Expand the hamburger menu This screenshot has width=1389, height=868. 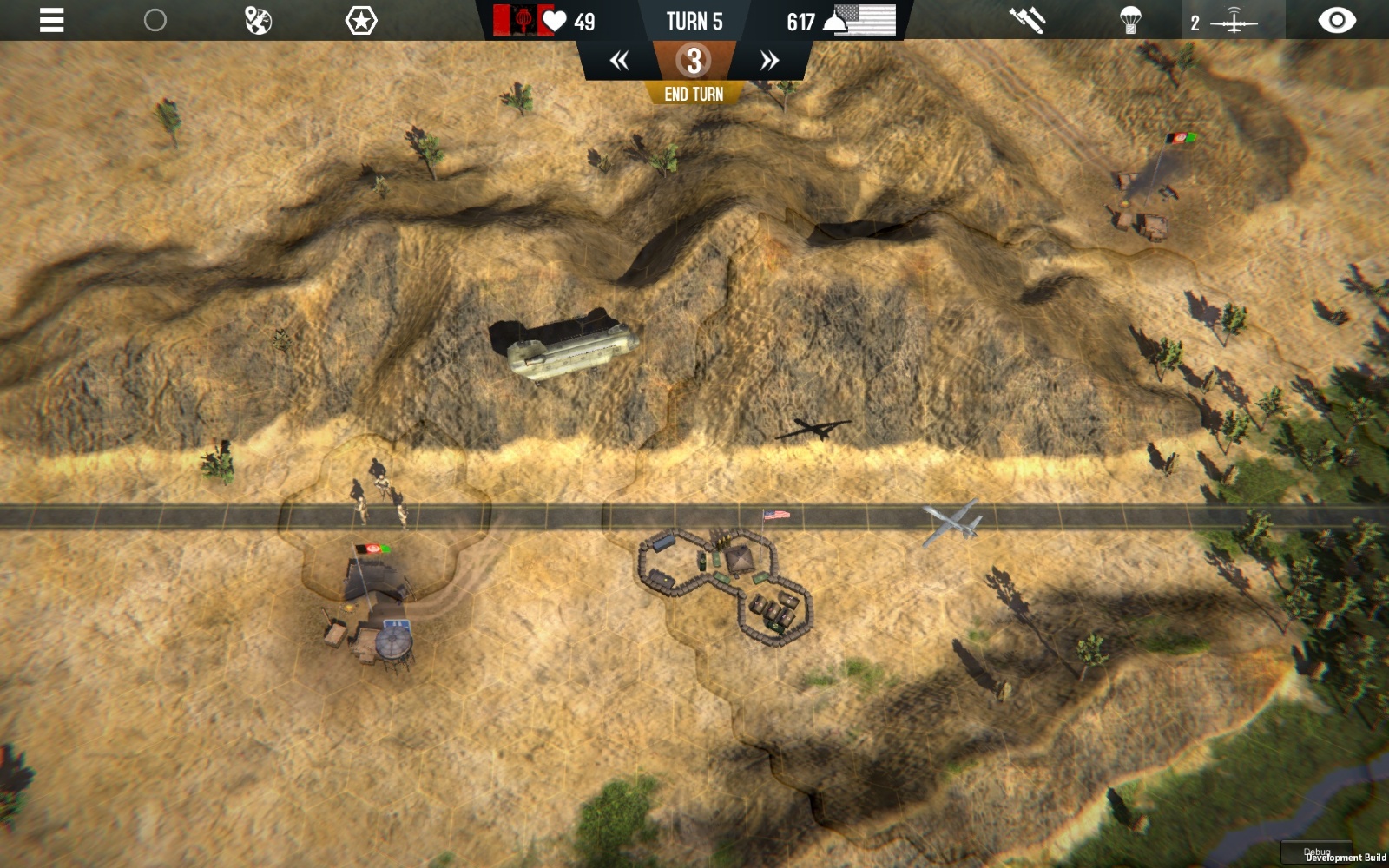pos(51,19)
